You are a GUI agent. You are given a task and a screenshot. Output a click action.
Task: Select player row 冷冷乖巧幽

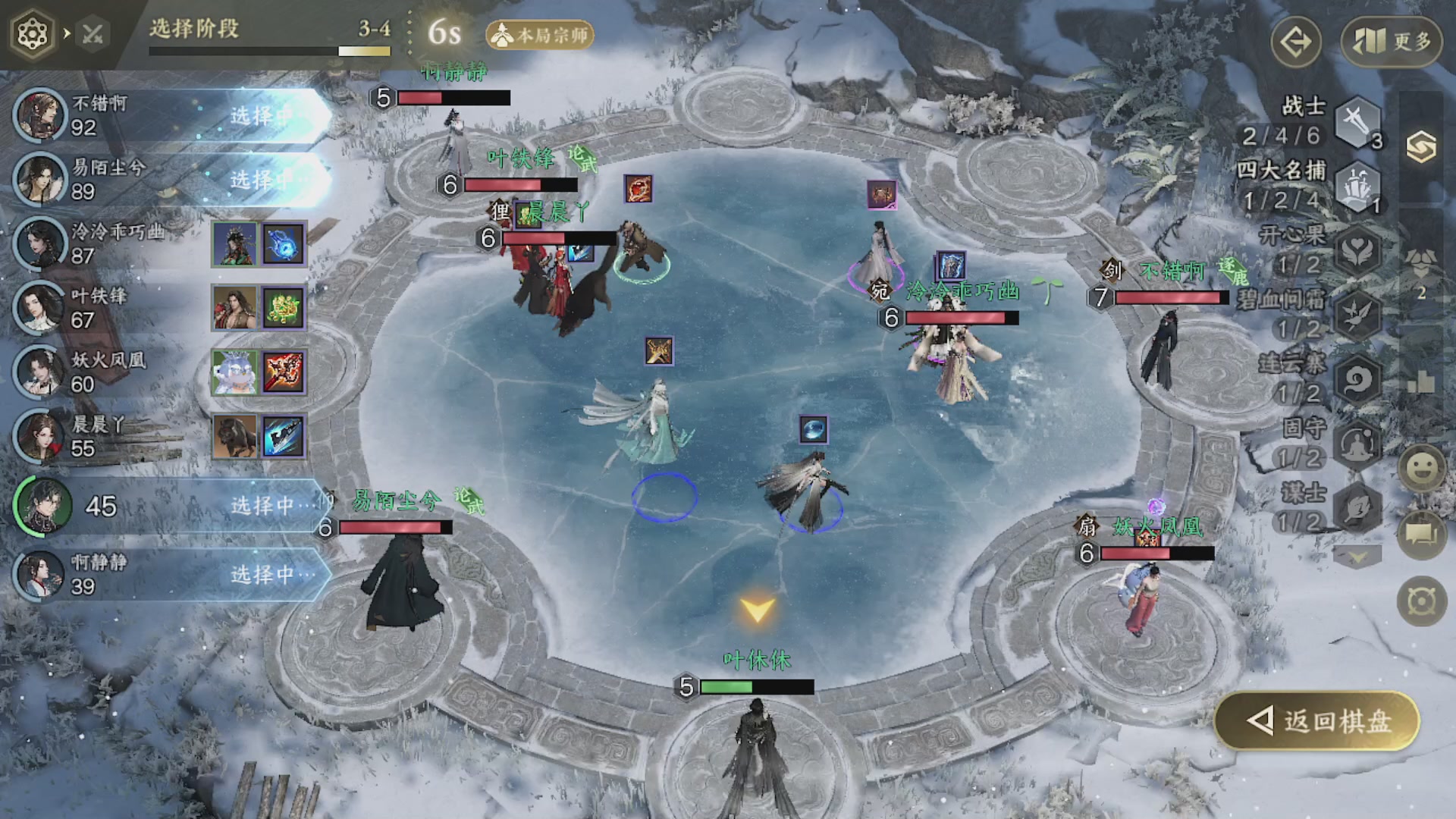coord(114,243)
